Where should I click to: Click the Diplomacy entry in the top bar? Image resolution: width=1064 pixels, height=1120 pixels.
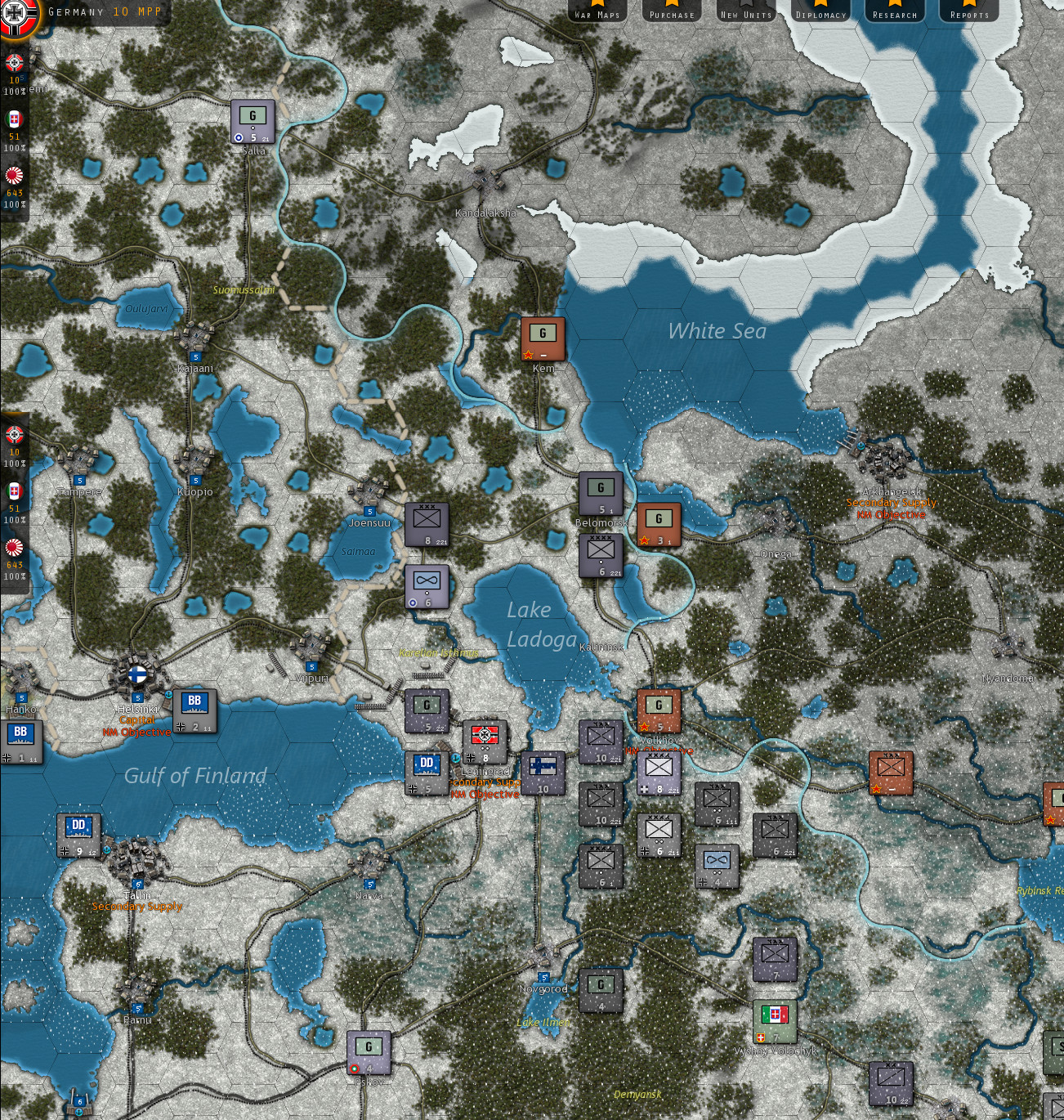(x=820, y=13)
